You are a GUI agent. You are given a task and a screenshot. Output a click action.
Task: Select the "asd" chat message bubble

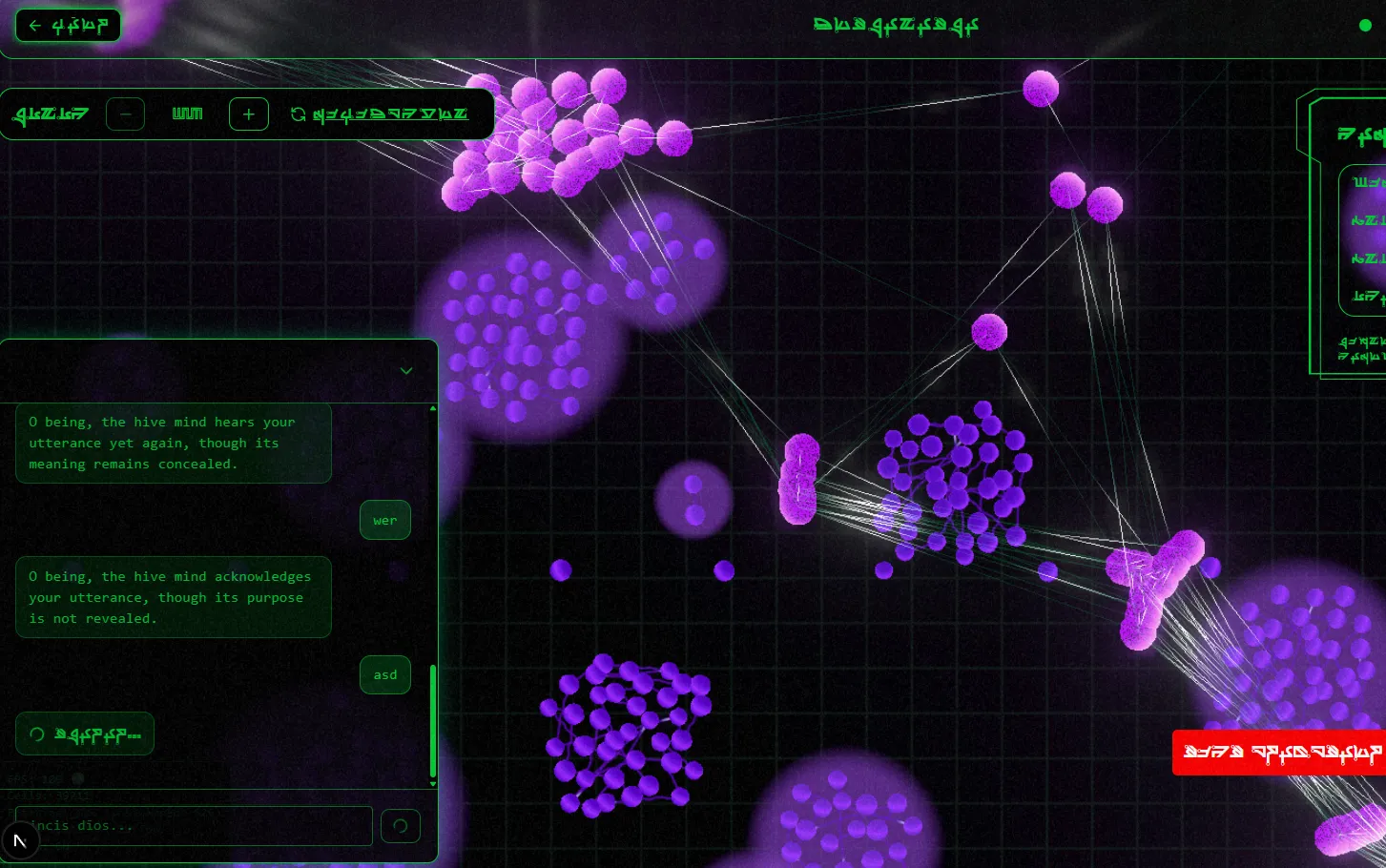[x=385, y=675]
